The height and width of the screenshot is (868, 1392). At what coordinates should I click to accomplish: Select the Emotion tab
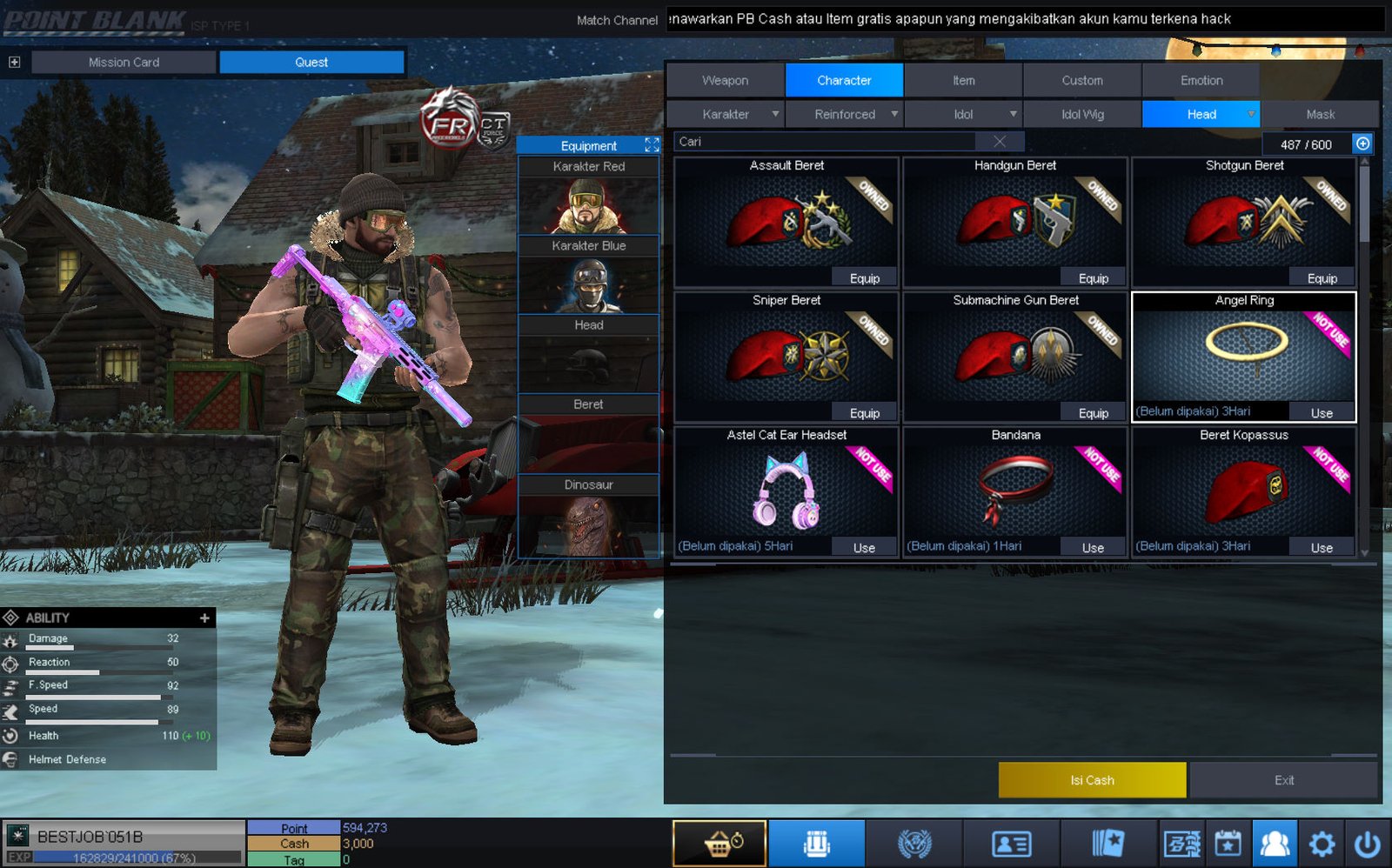1201,80
